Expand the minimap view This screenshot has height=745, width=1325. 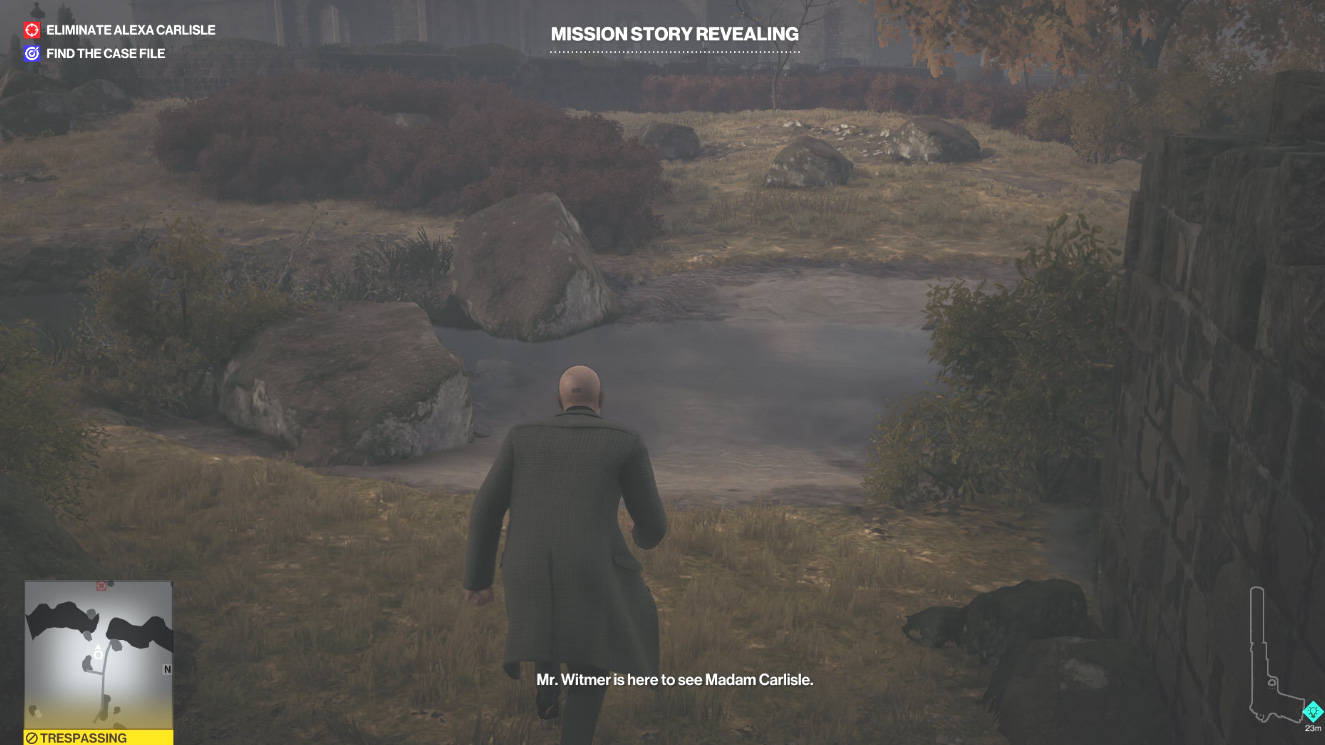[100, 655]
